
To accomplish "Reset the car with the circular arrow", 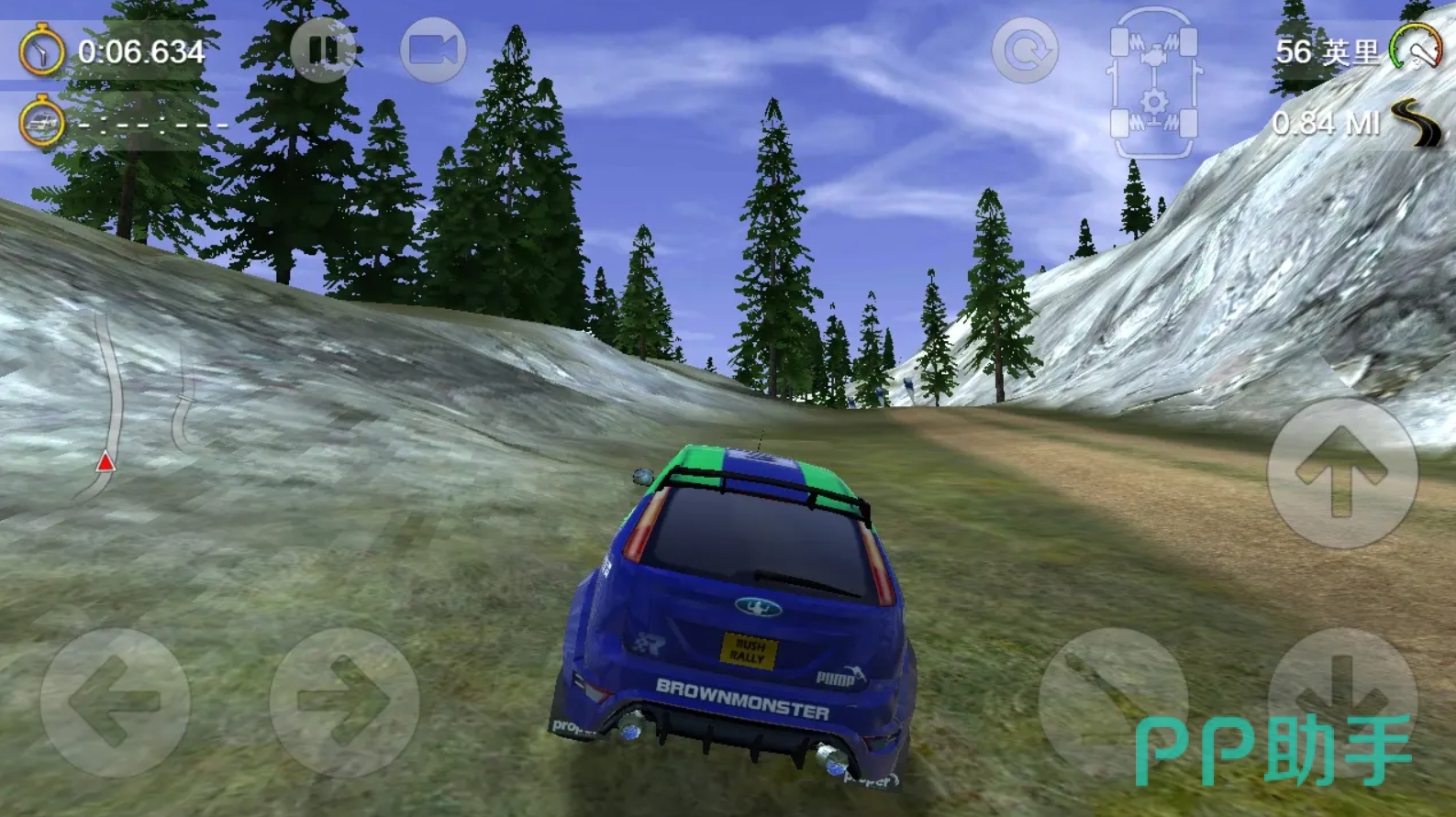I will tap(1025, 50).
